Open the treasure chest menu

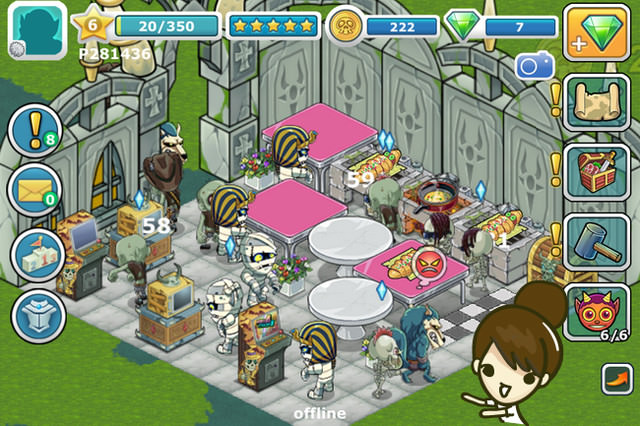tap(597, 171)
